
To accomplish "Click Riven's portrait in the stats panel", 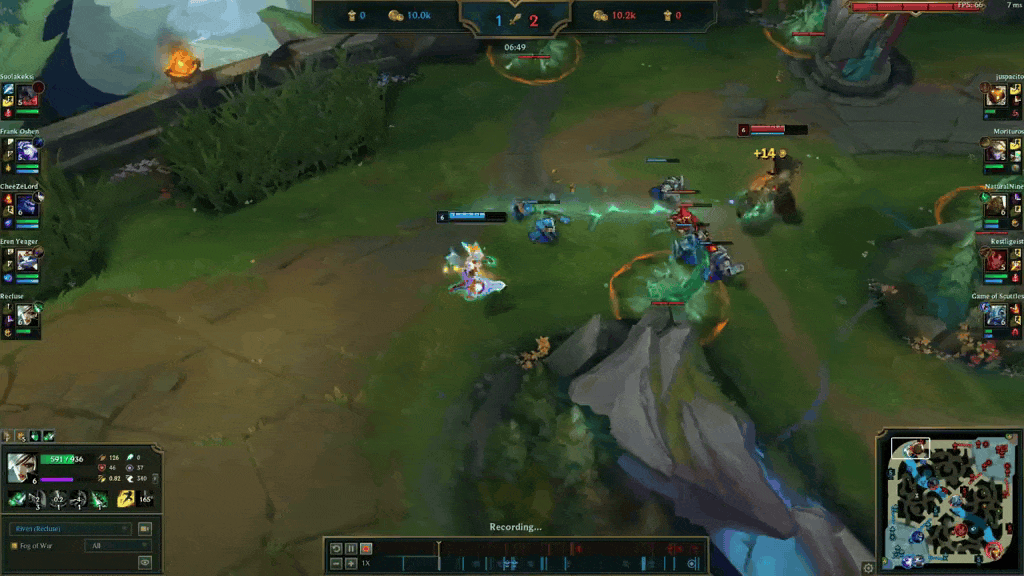I will 22,467.
